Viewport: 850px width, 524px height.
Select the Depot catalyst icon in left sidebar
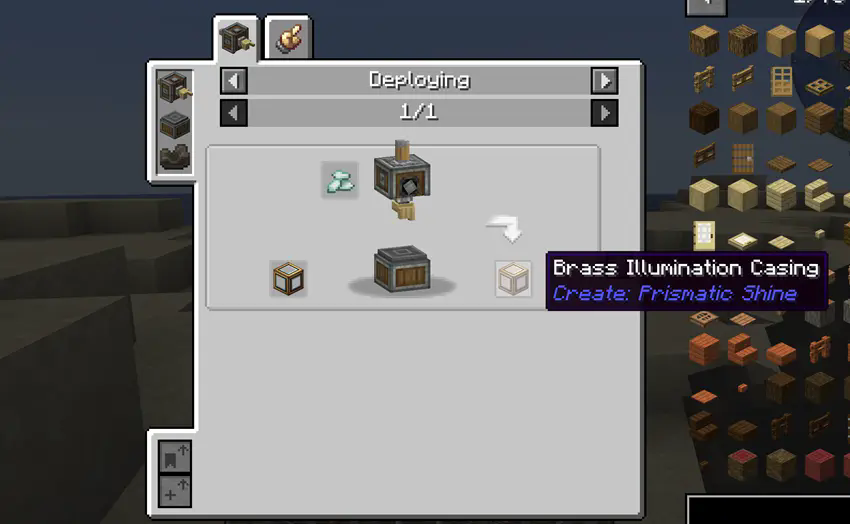click(174, 126)
